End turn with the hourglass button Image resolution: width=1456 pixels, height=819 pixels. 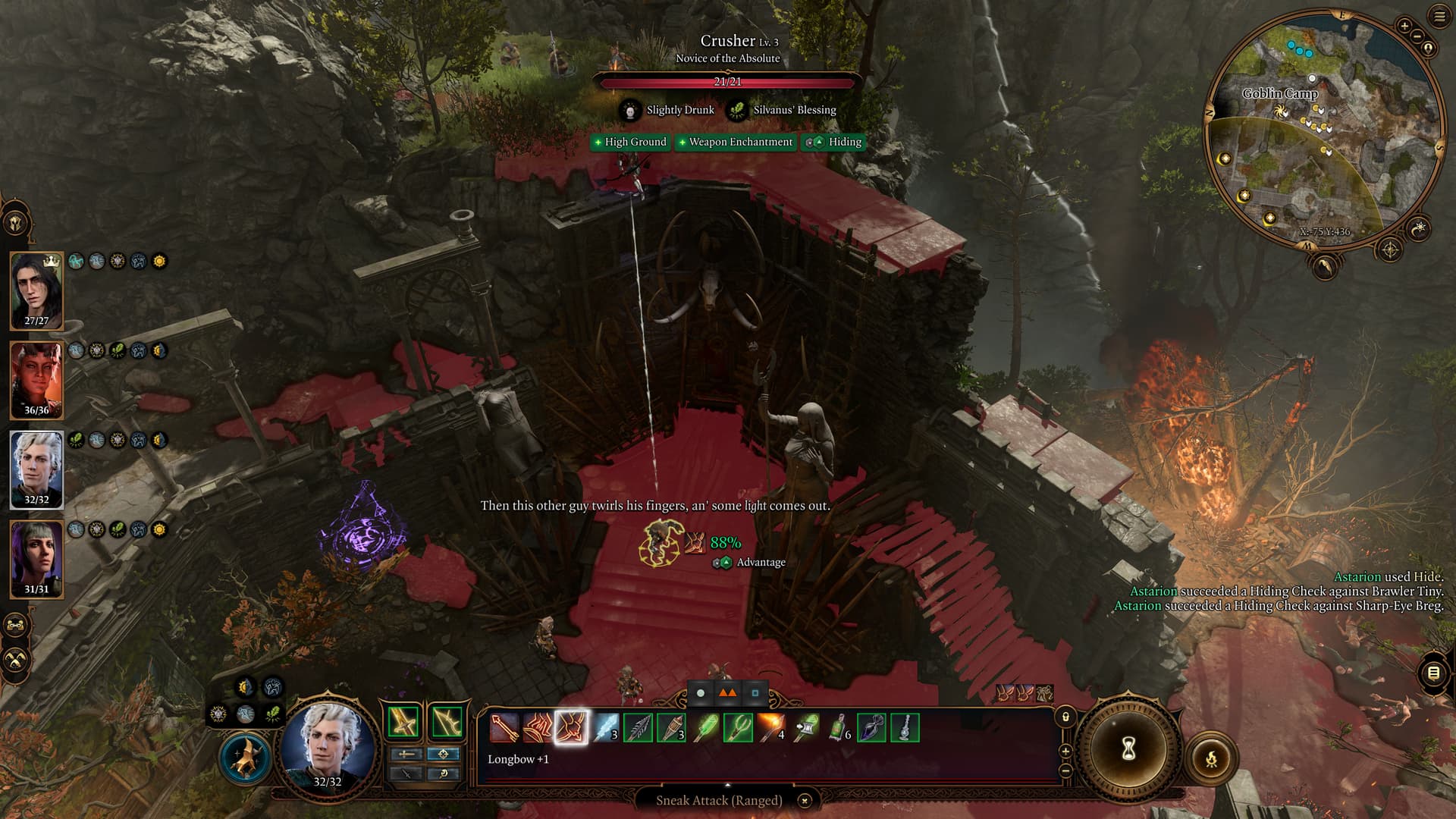click(x=1128, y=749)
